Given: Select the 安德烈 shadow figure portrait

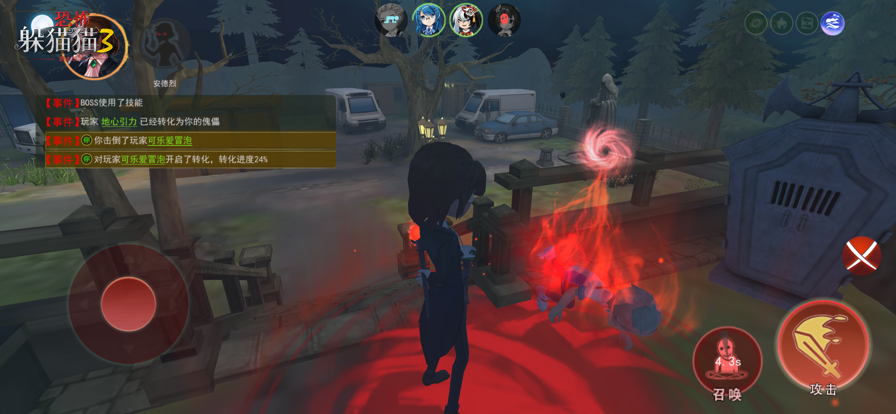Looking at the screenshot, I should coord(164,47).
